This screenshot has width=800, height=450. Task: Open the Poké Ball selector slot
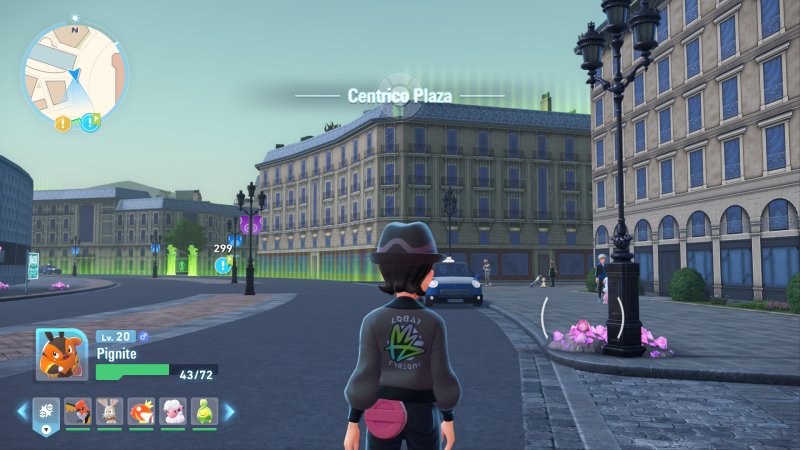point(46,412)
